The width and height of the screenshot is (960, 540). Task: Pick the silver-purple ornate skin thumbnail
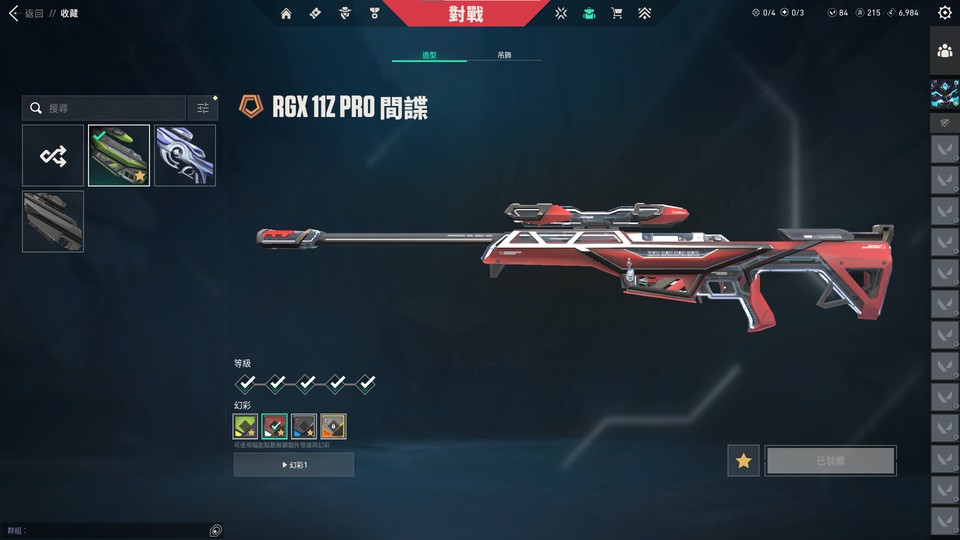185,155
